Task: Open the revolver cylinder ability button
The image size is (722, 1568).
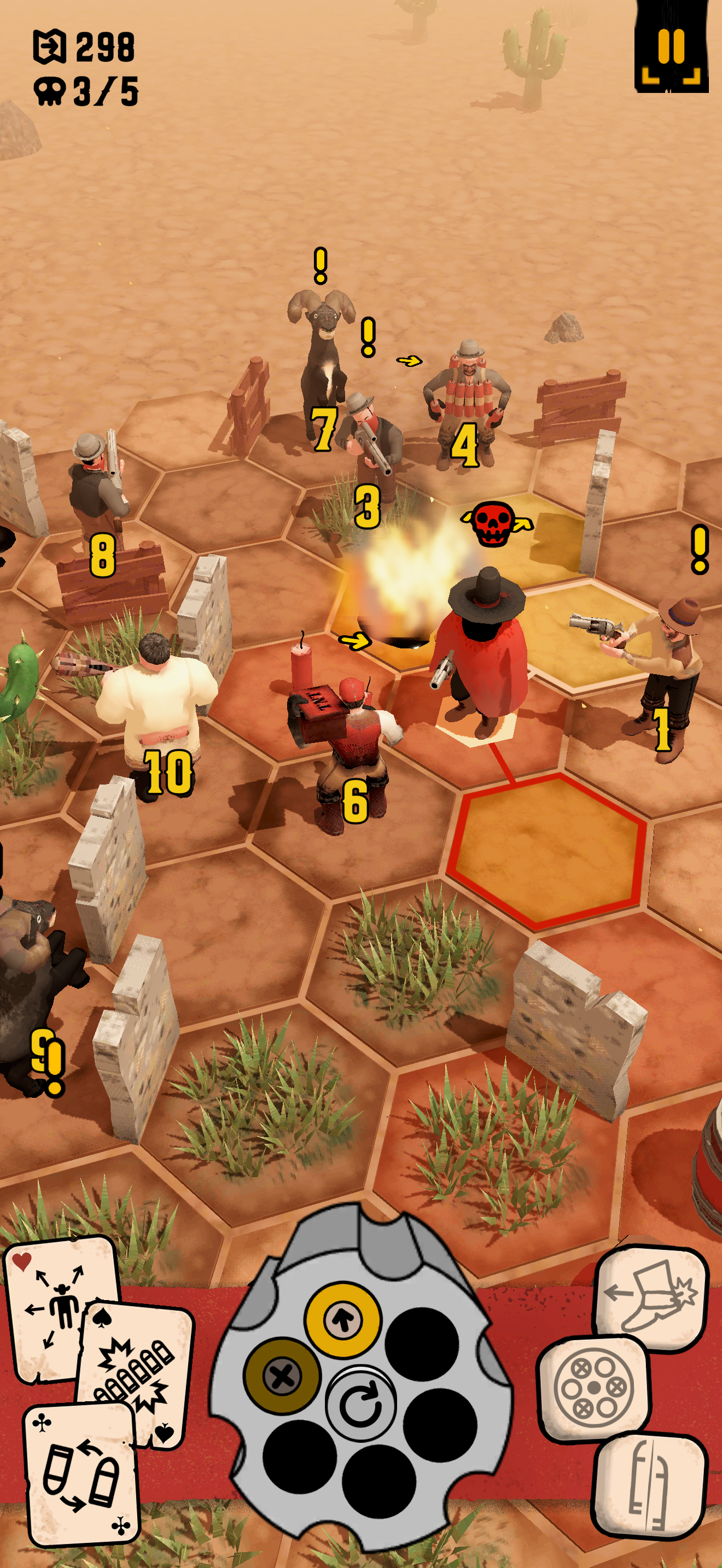Action: pos(593,1388)
